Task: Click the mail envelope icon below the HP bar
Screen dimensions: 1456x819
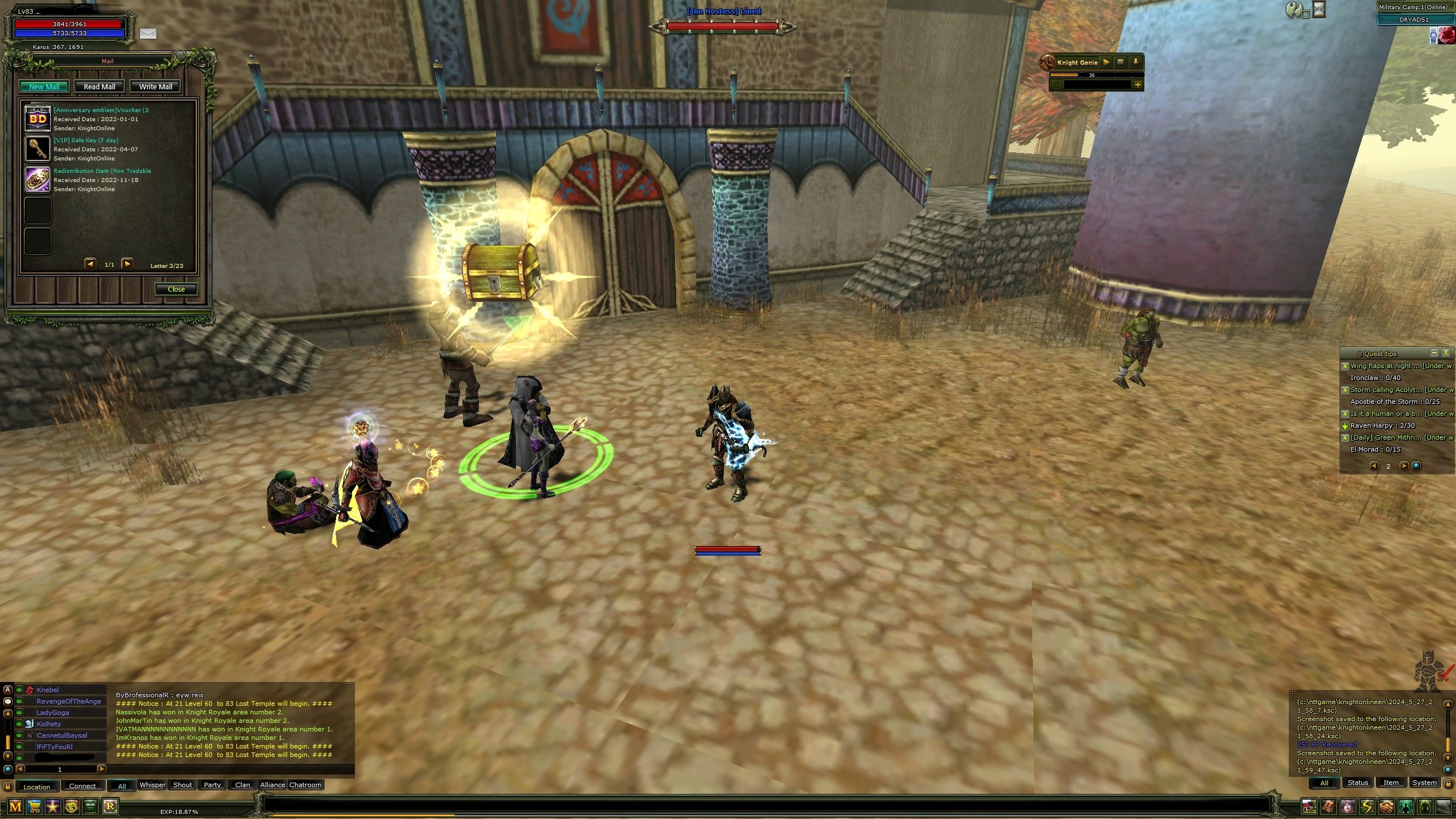Action: (x=148, y=34)
